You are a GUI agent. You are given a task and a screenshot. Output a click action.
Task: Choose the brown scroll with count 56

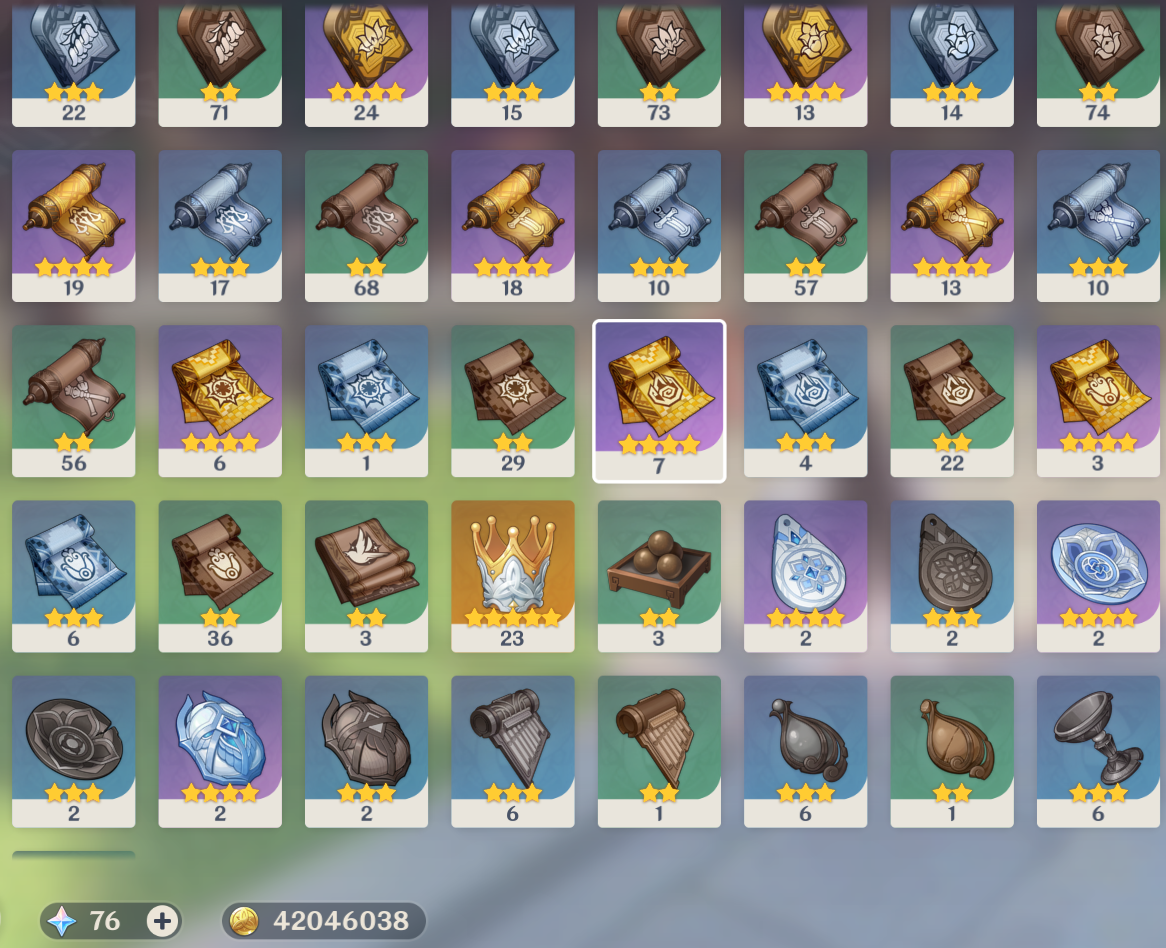point(73,400)
